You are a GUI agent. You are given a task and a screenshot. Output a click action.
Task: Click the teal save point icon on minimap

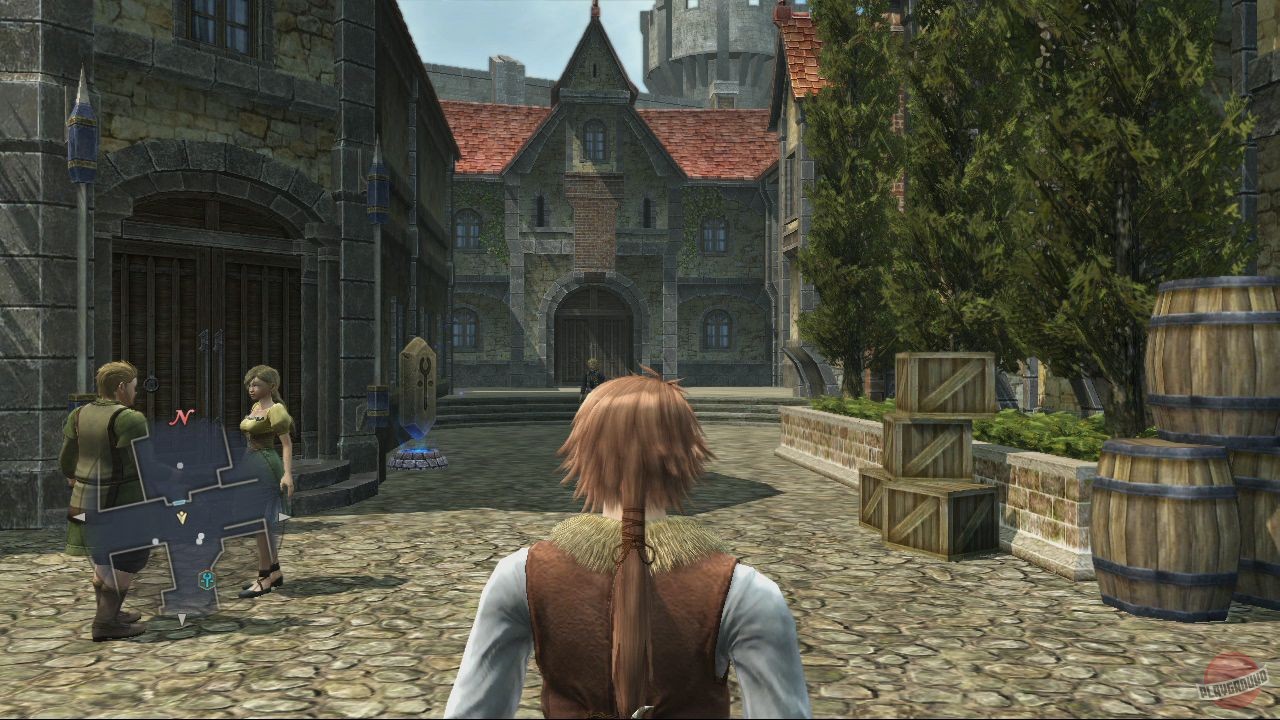tap(207, 579)
